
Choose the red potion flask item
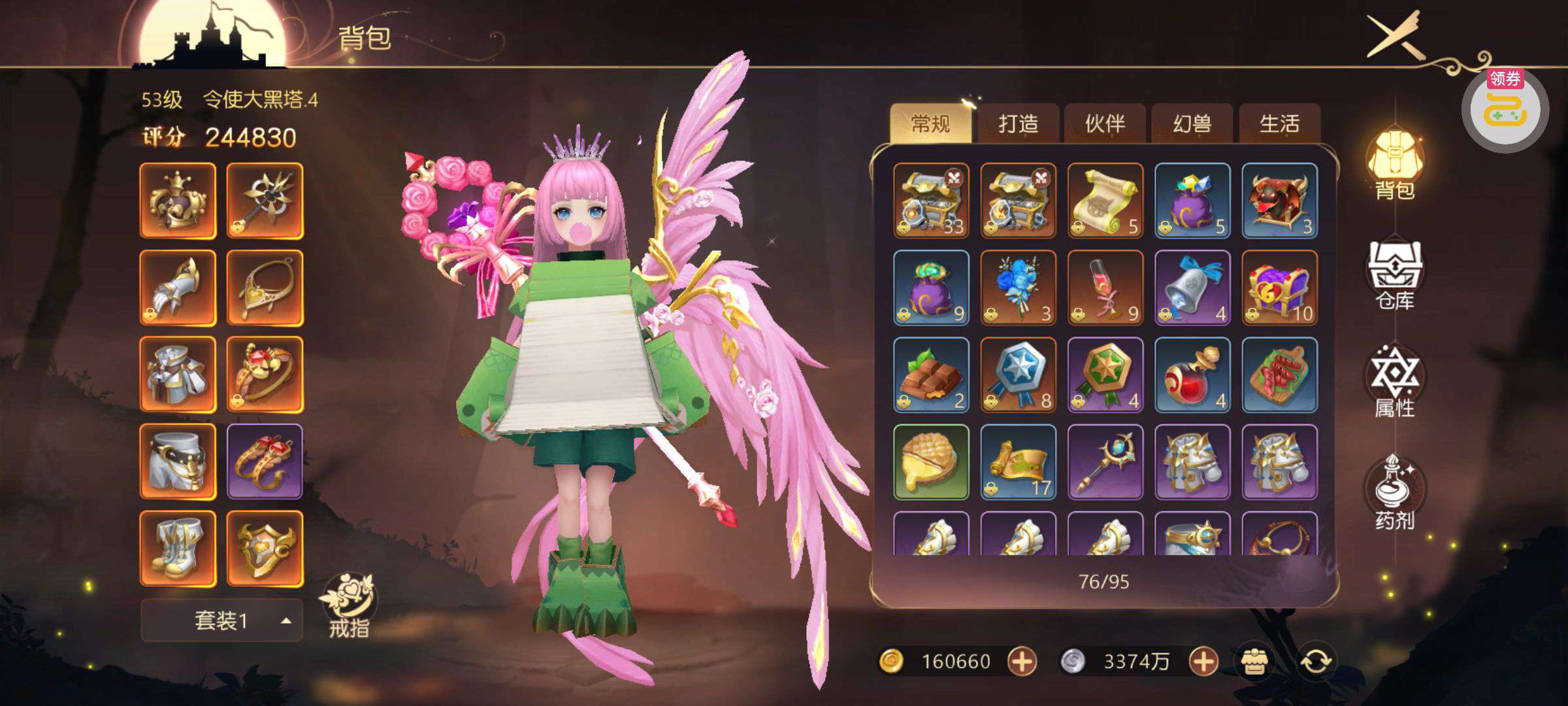click(1192, 375)
